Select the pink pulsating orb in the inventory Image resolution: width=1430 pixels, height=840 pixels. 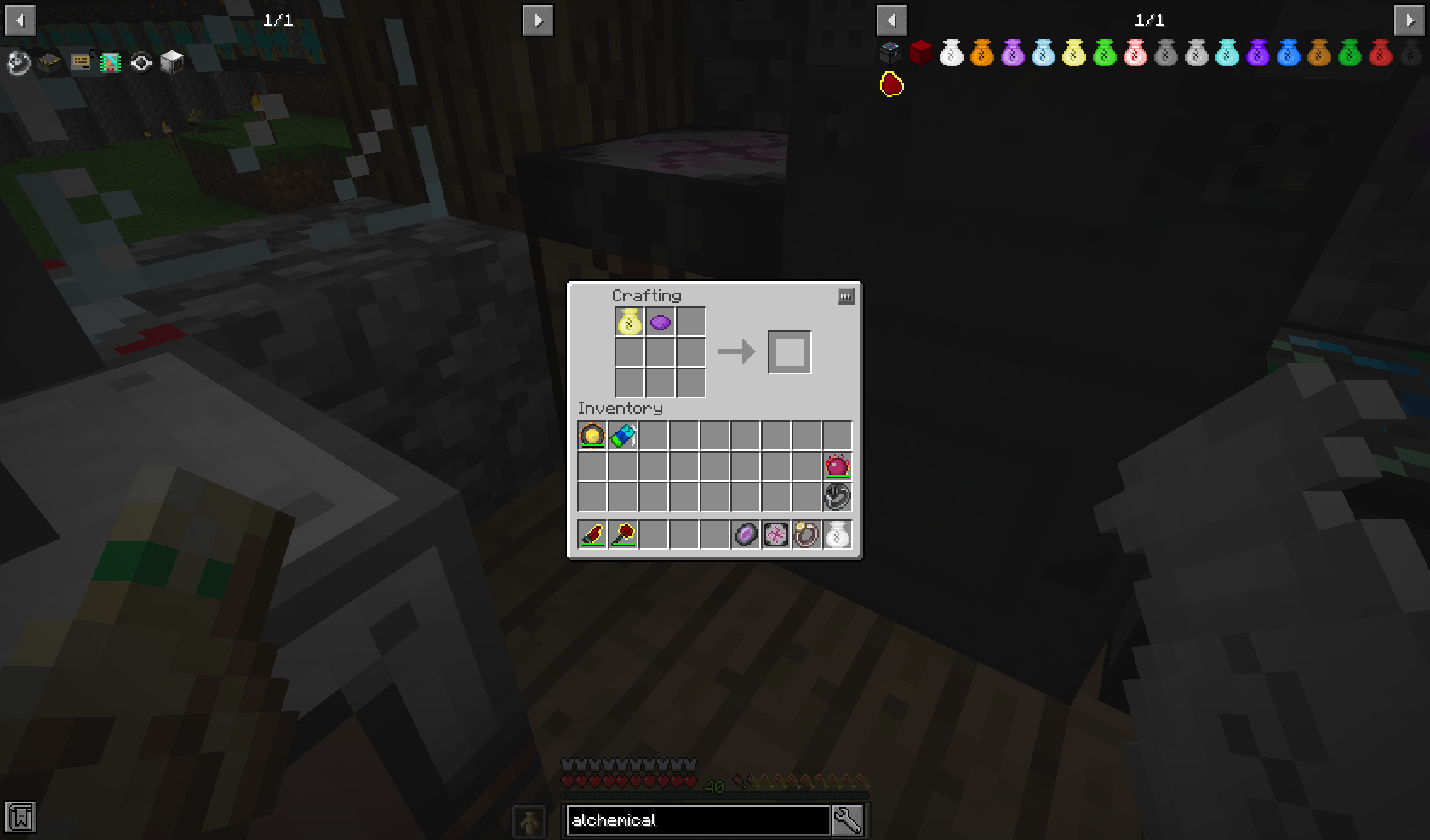point(837,466)
